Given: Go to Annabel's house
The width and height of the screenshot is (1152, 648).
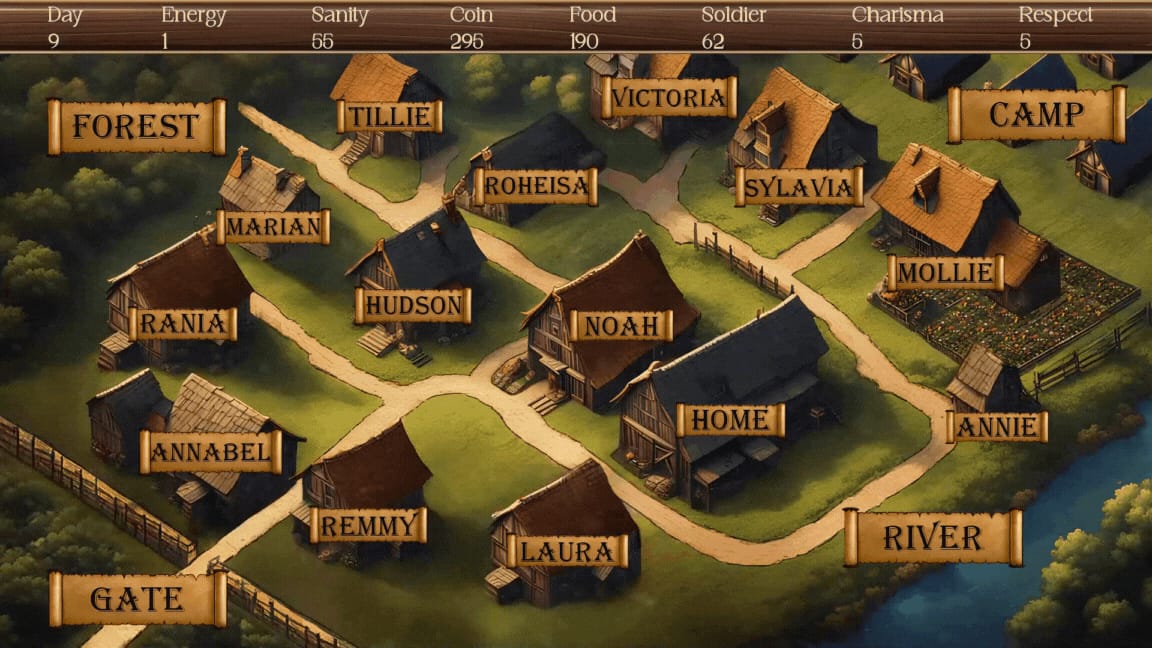Looking at the screenshot, I should [x=211, y=452].
